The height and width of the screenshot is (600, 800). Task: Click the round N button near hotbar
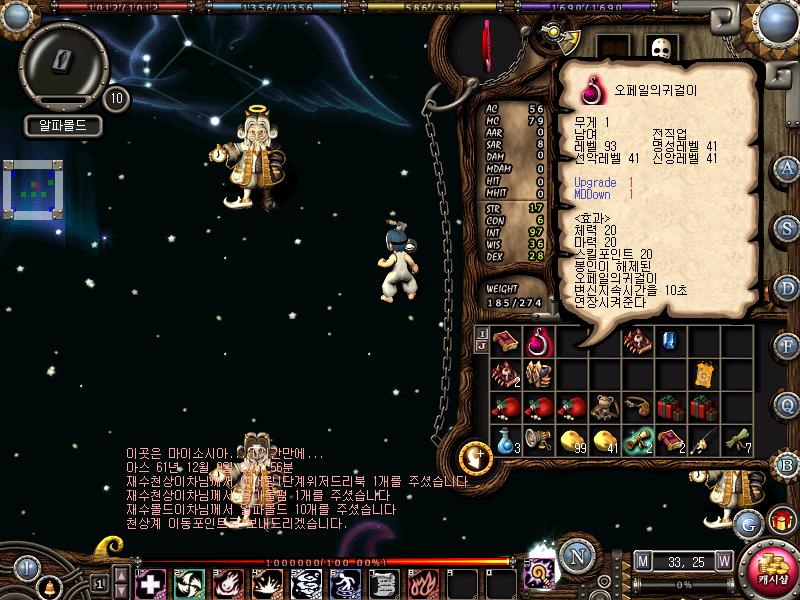click(574, 557)
